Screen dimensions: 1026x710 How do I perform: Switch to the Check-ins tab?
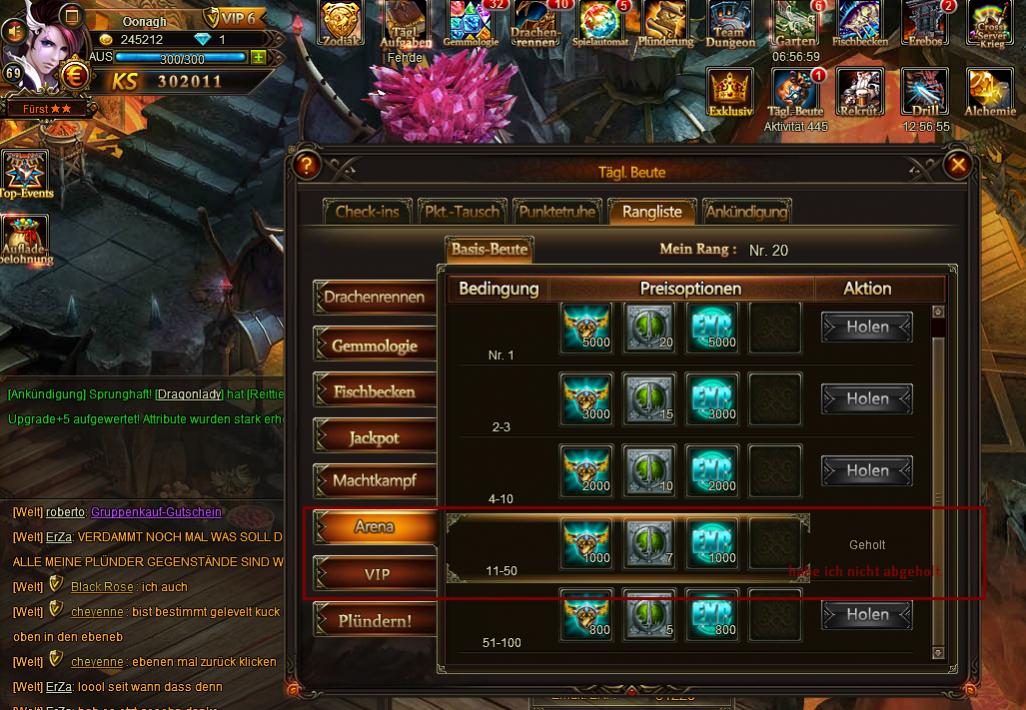point(367,211)
